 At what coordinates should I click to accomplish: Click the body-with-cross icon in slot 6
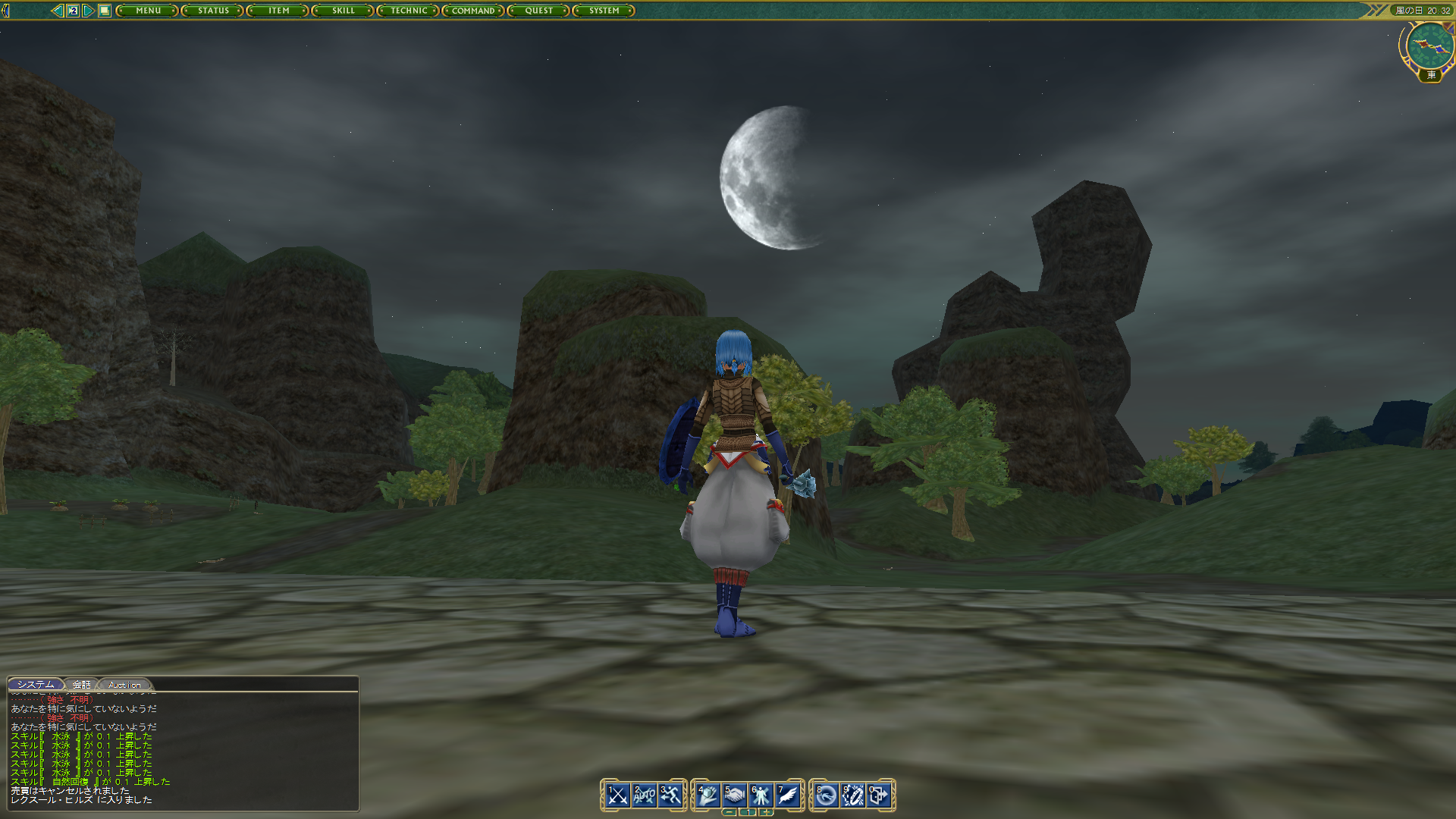[761, 794]
